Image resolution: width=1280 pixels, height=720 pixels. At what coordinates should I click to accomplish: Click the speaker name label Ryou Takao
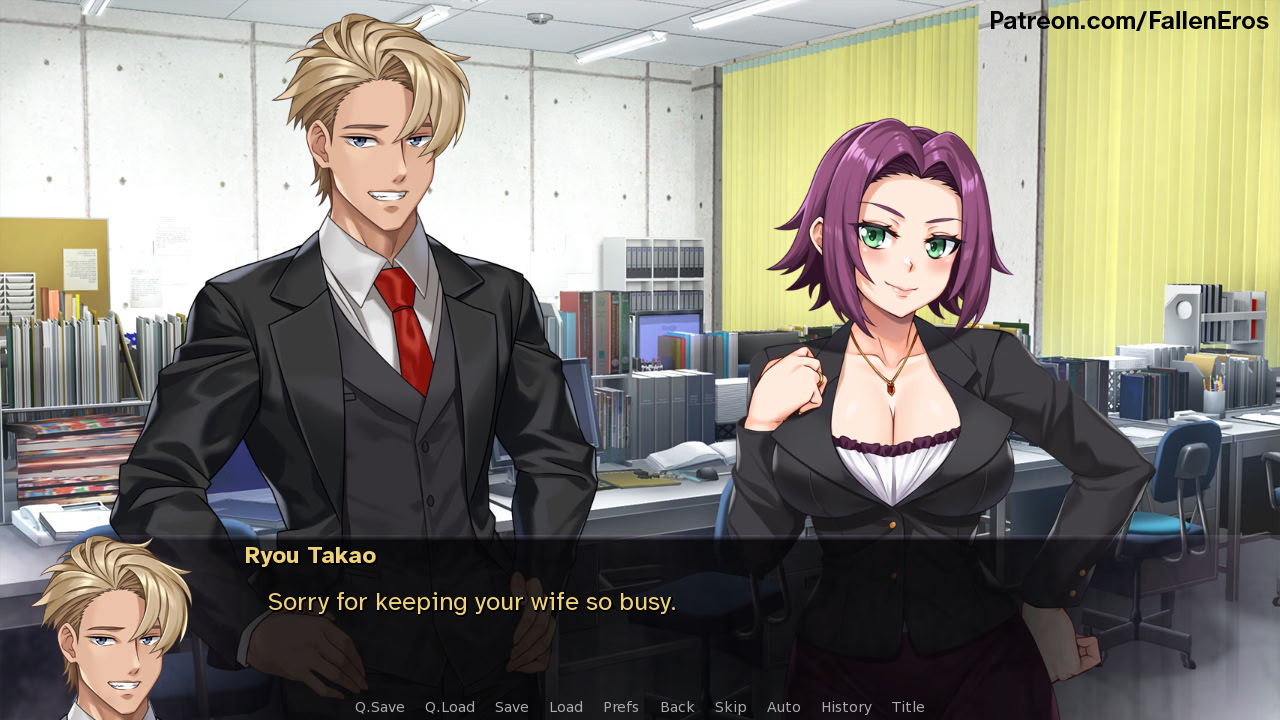pyautogui.click(x=310, y=555)
